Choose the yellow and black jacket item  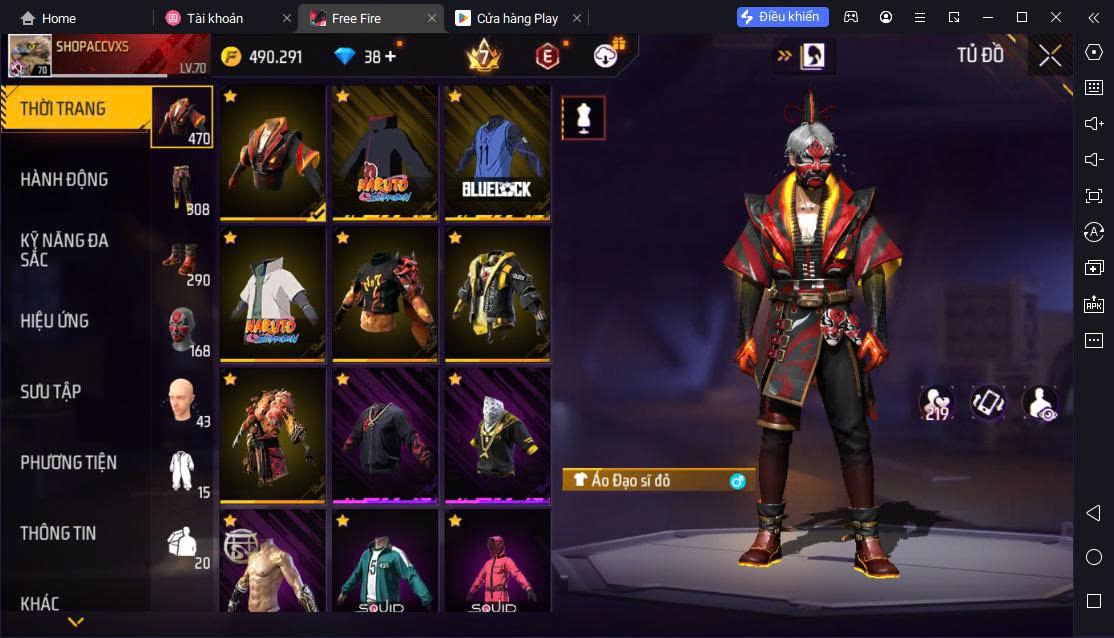497,294
